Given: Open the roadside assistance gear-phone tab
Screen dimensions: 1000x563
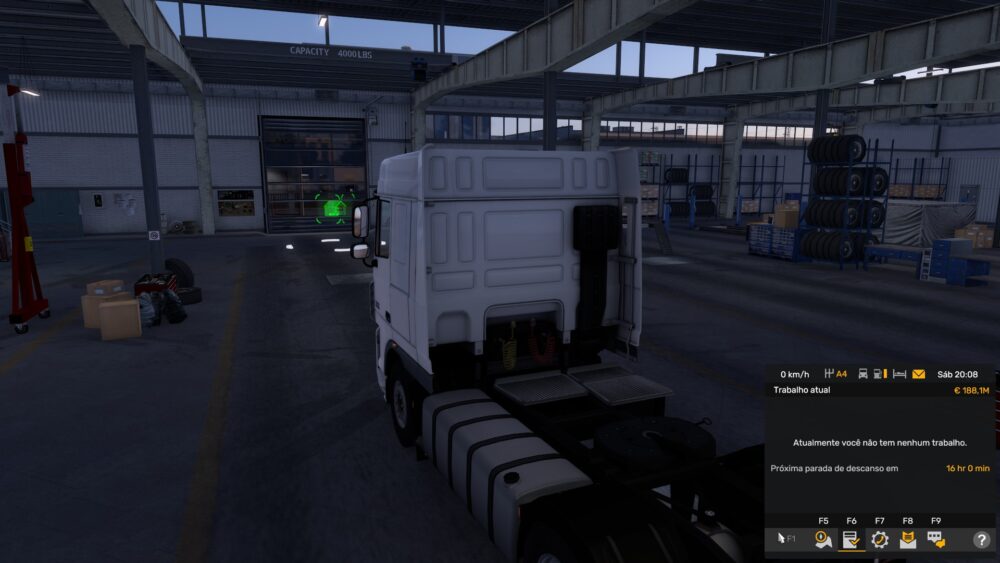Looking at the screenshot, I should pyautogui.click(x=879, y=539).
